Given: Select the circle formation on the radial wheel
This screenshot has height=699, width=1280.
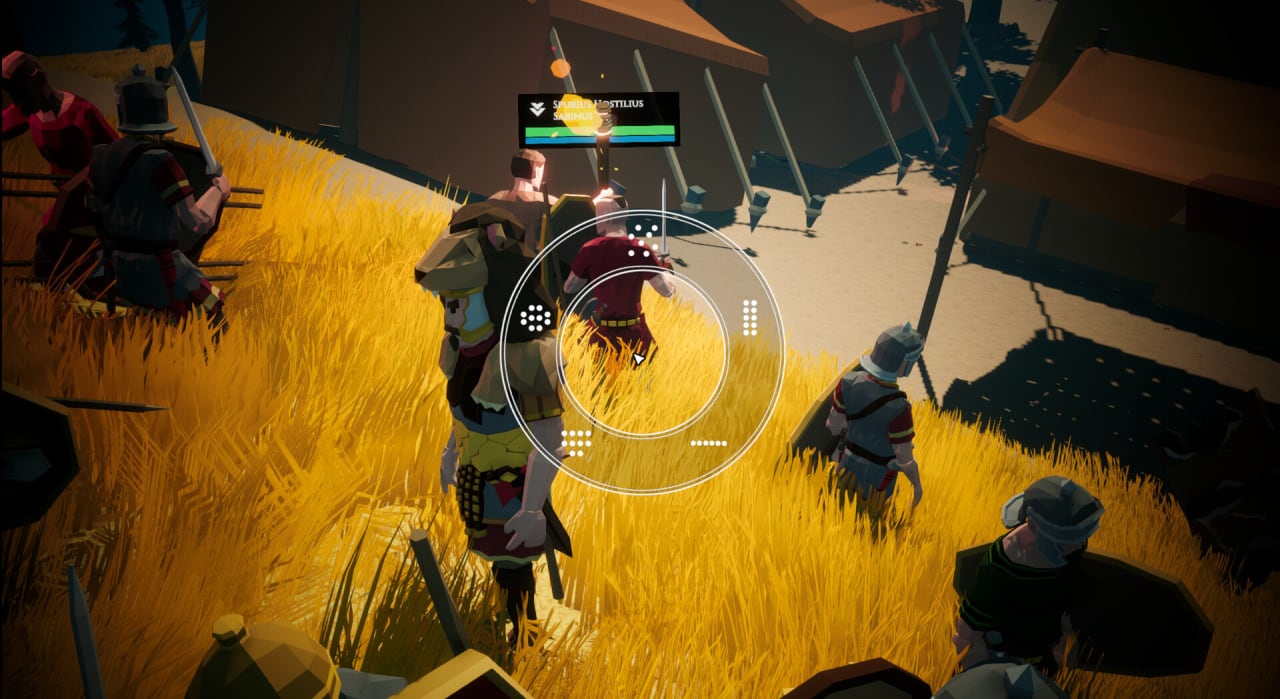Looking at the screenshot, I should pyautogui.click(x=536, y=319).
